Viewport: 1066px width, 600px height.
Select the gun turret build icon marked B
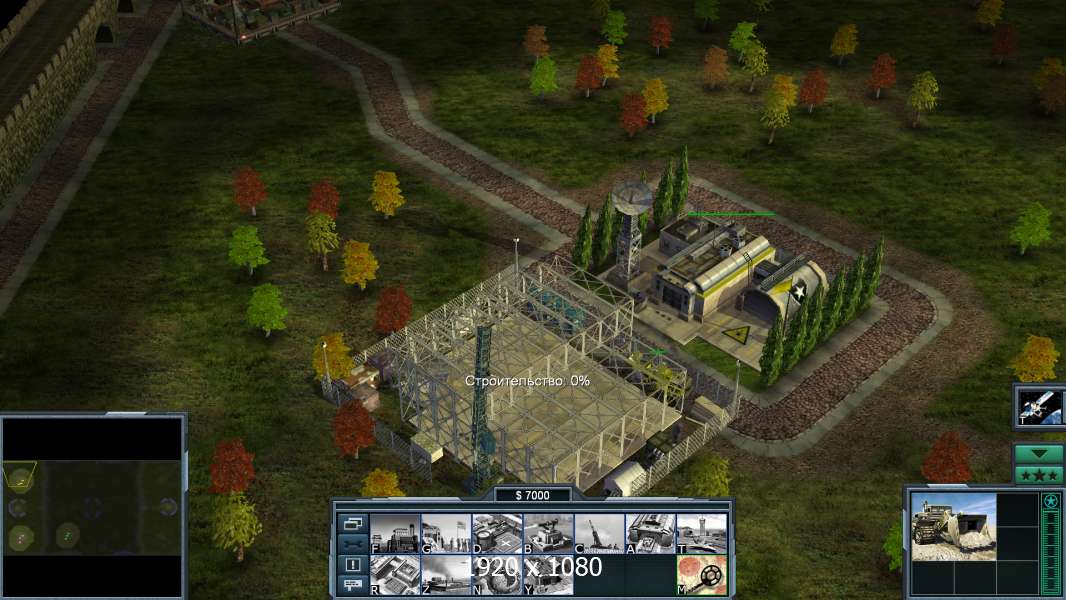(x=548, y=534)
